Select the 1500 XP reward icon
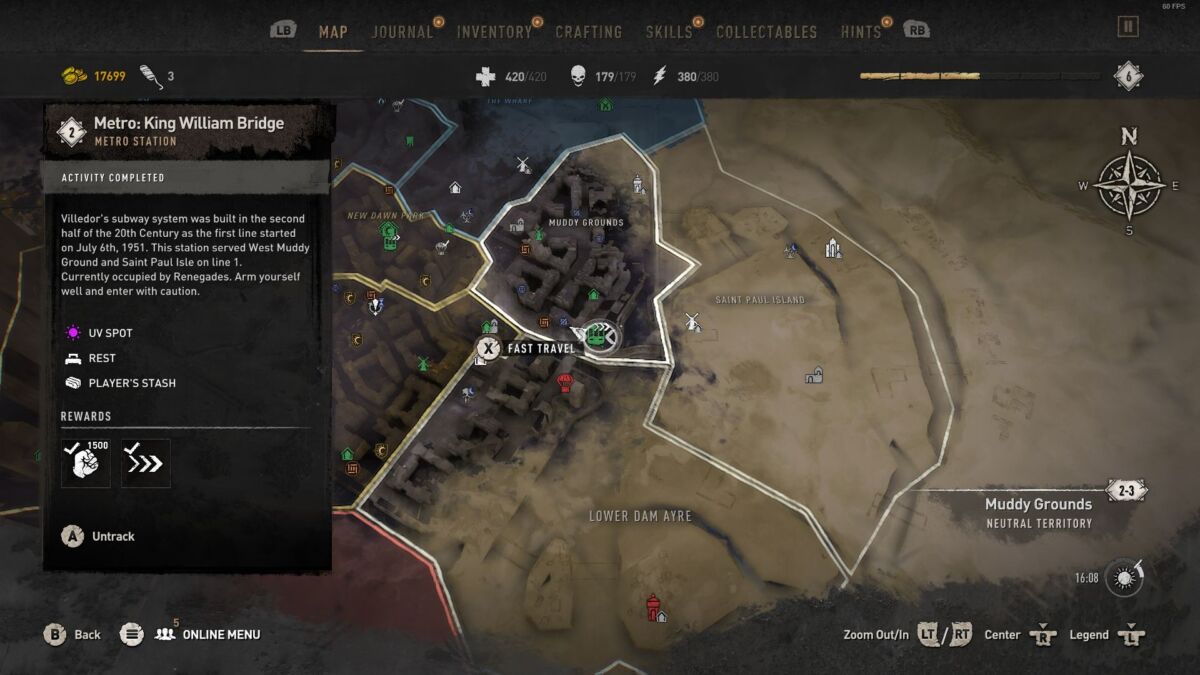 pyautogui.click(x=86, y=463)
